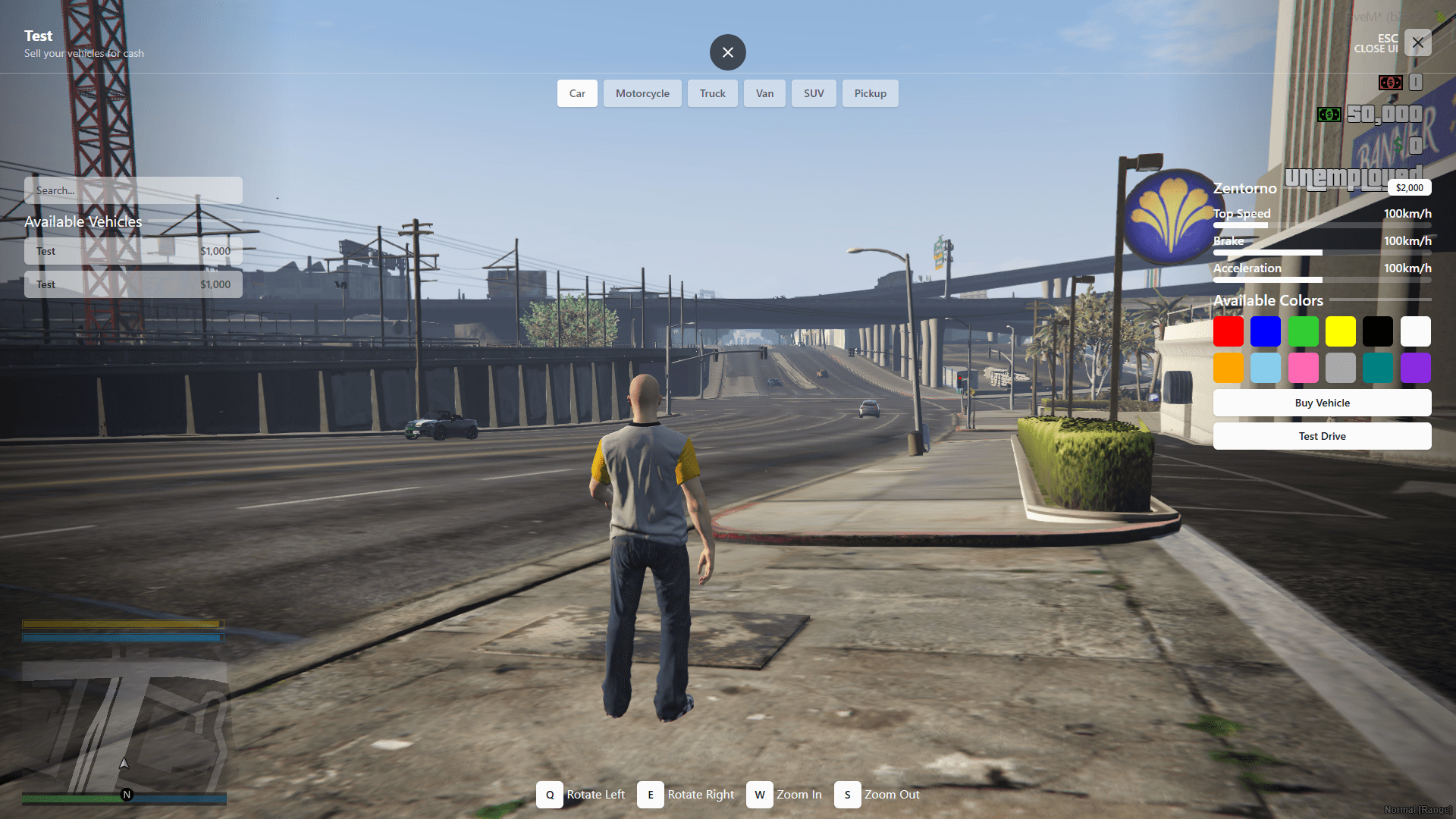Click the S Zoom Out key icon

[847, 795]
